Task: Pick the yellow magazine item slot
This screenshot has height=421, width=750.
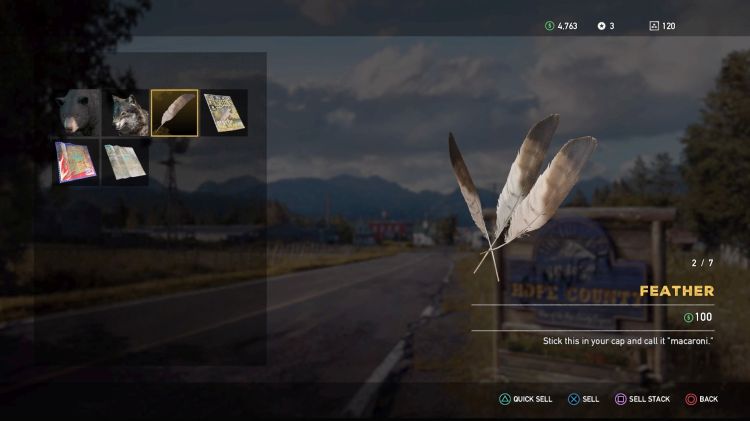Action: pyautogui.click(x=223, y=113)
